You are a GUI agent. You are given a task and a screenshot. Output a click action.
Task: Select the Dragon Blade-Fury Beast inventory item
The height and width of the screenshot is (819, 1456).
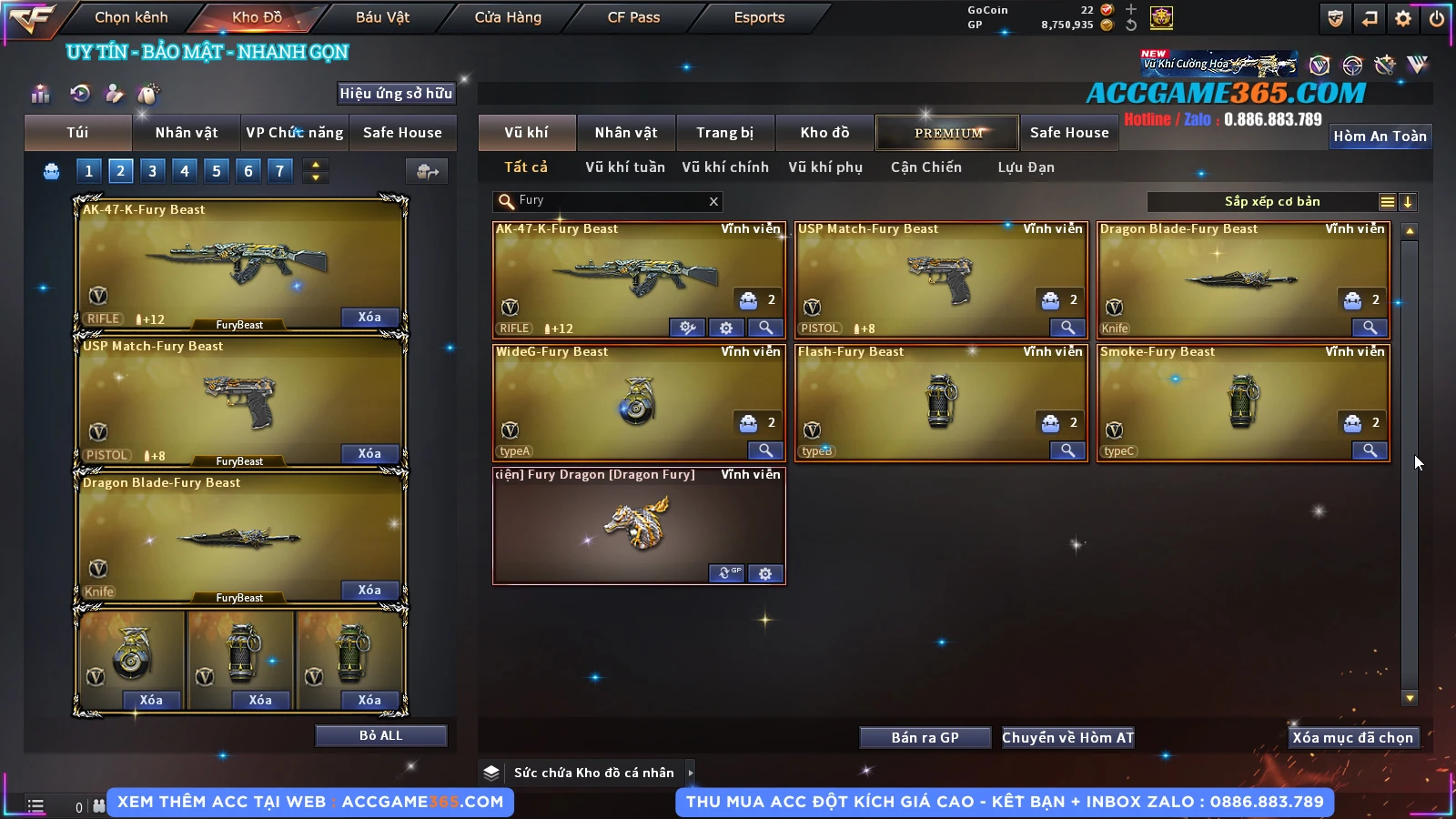click(1242, 279)
